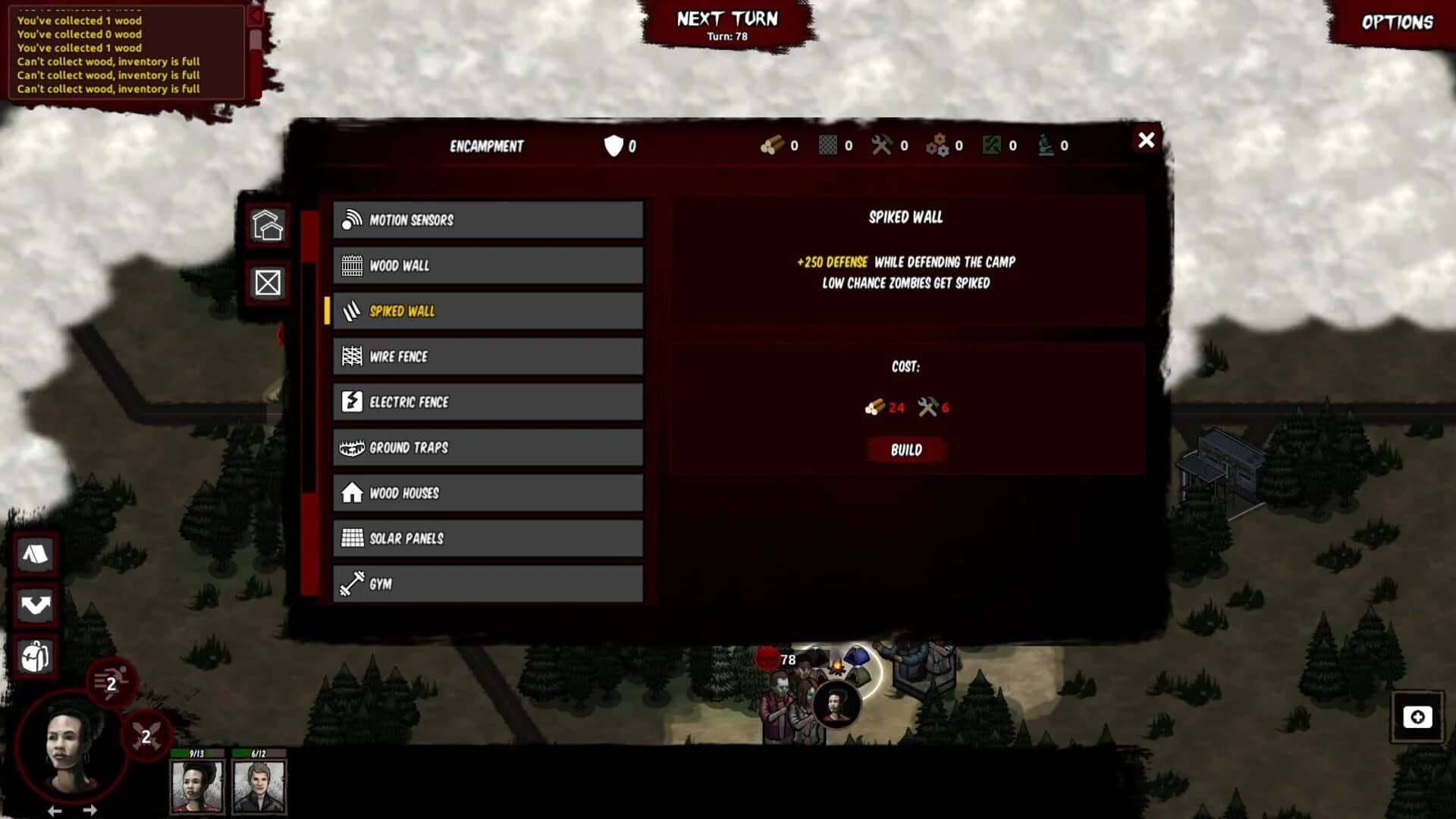
Task: Open the backpack inventory icon
Action: coord(35,657)
